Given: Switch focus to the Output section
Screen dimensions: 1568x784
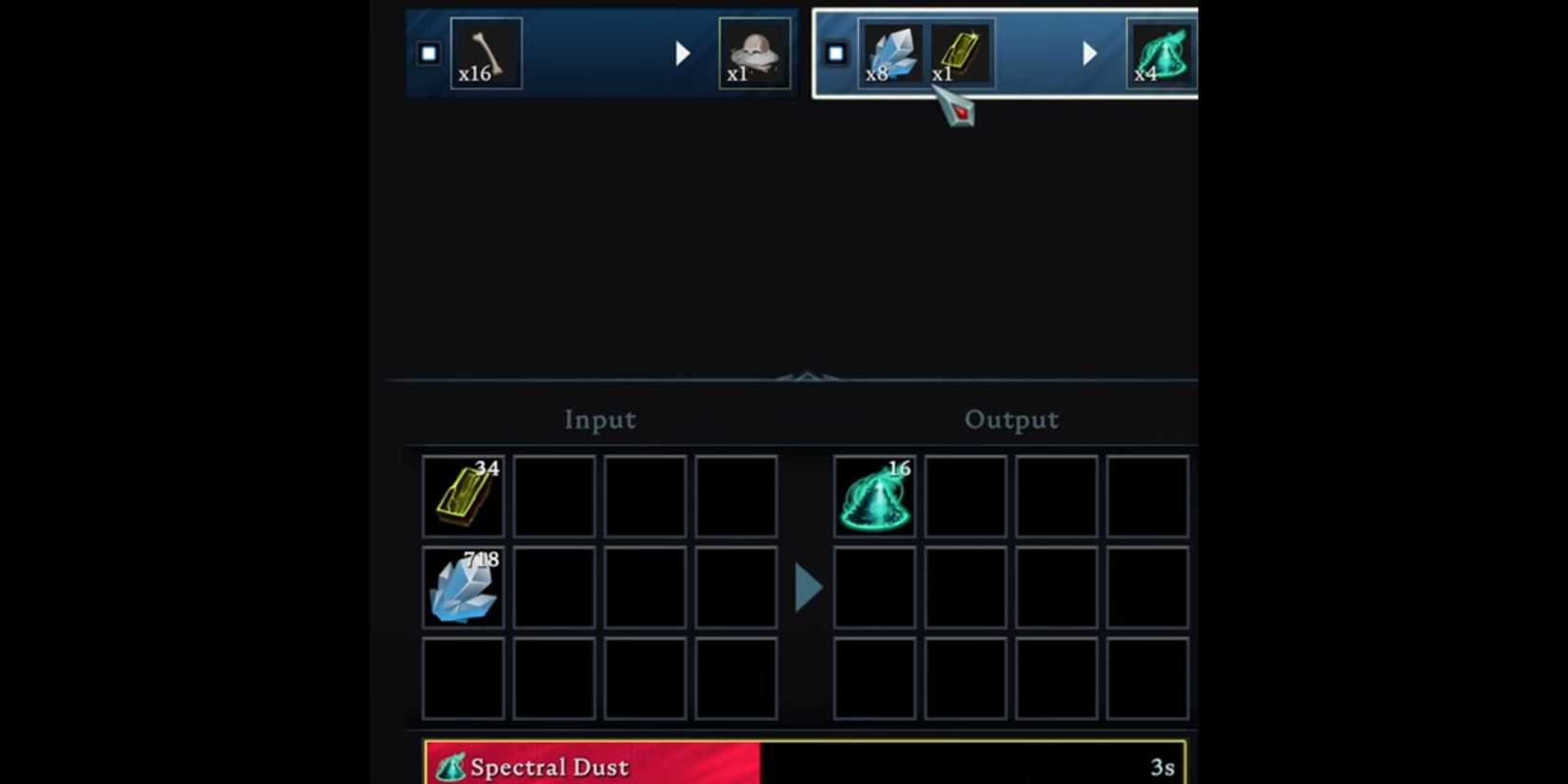Looking at the screenshot, I should tap(1011, 419).
